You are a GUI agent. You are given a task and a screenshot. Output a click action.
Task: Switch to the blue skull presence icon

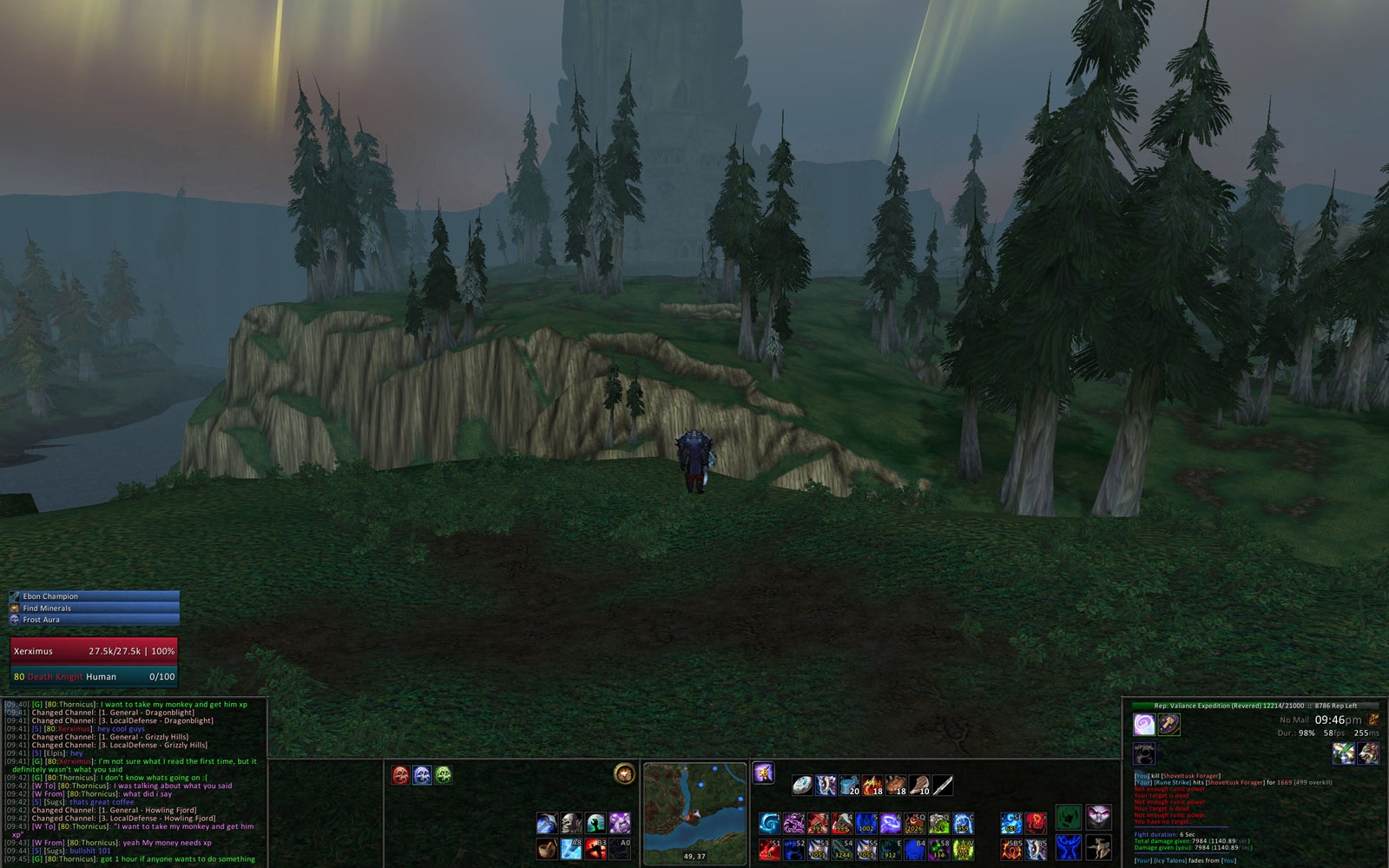click(x=422, y=774)
